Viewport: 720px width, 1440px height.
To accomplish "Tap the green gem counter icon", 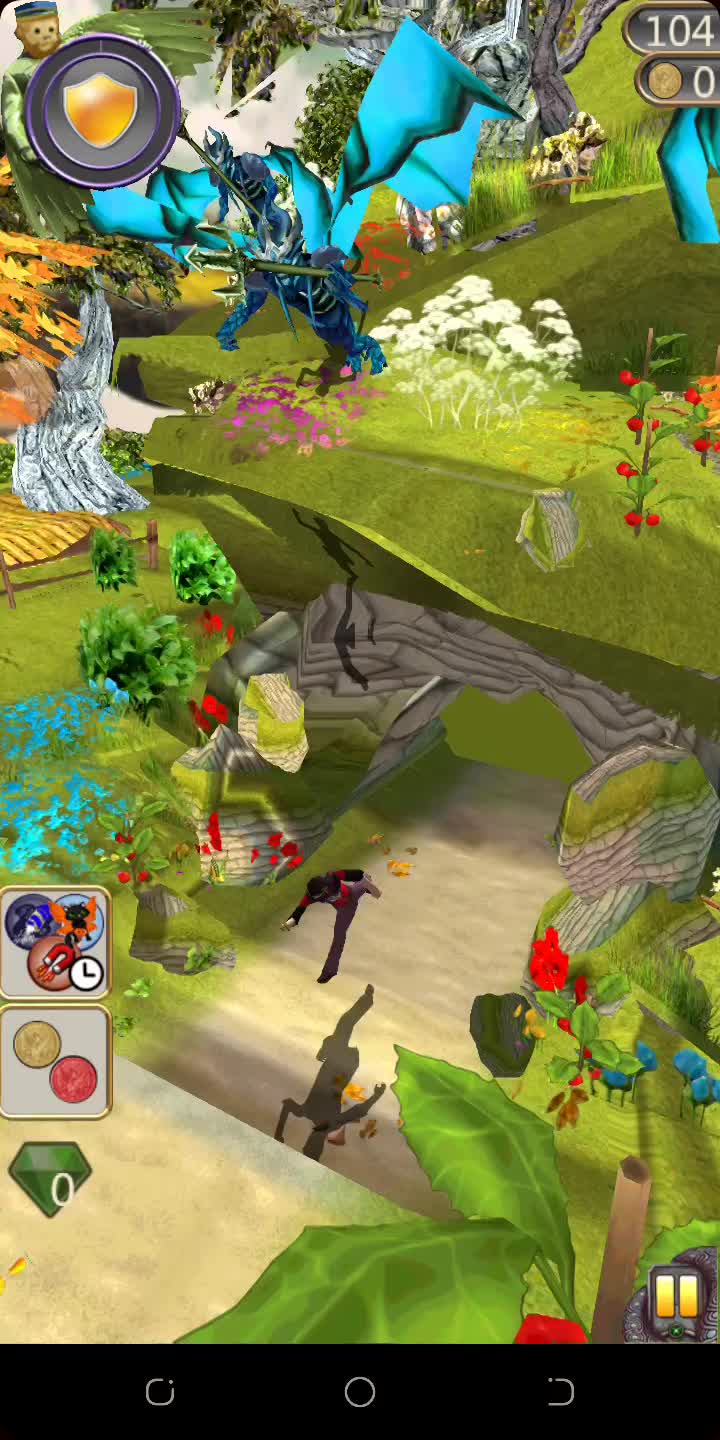I will 50,1179.
